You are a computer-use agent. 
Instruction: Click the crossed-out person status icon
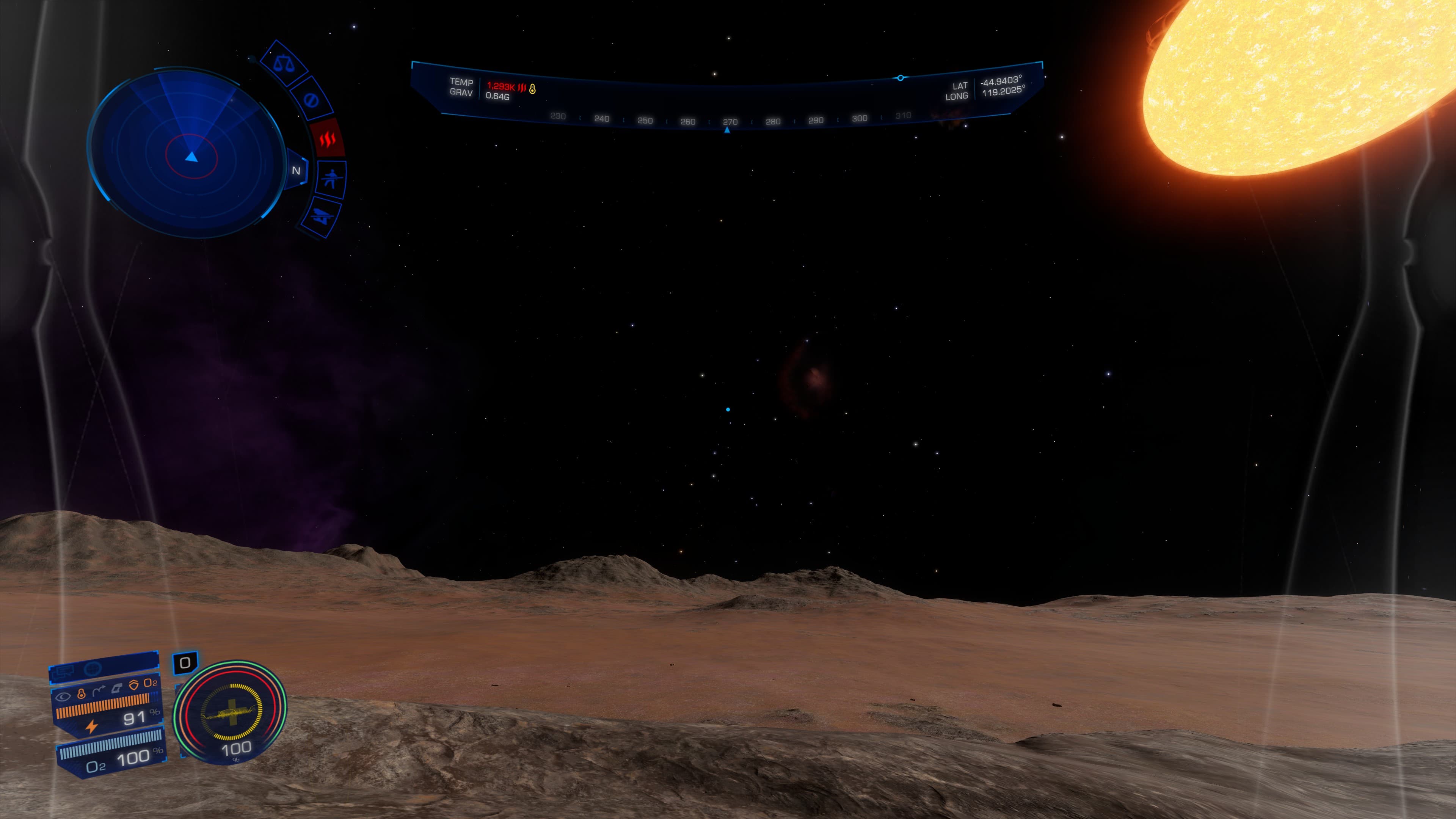pyautogui.click(x=331, y=179)
